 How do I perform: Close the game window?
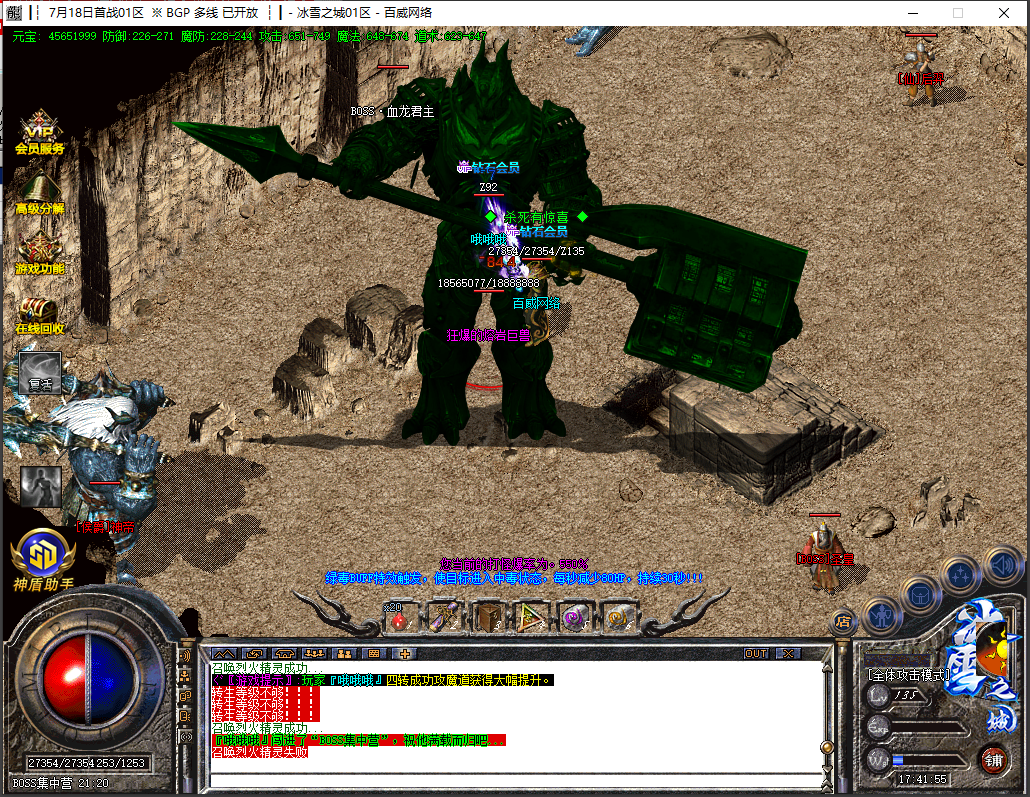tap(1005, 13)
